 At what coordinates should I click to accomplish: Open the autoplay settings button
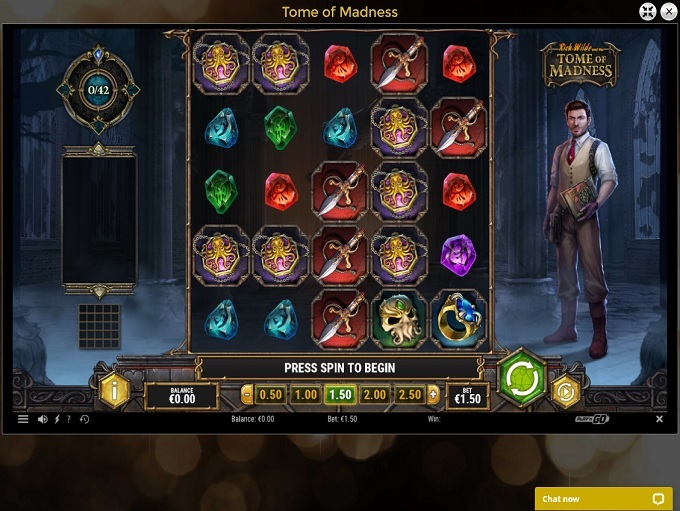pyautogui.click(x=566, y=391)
